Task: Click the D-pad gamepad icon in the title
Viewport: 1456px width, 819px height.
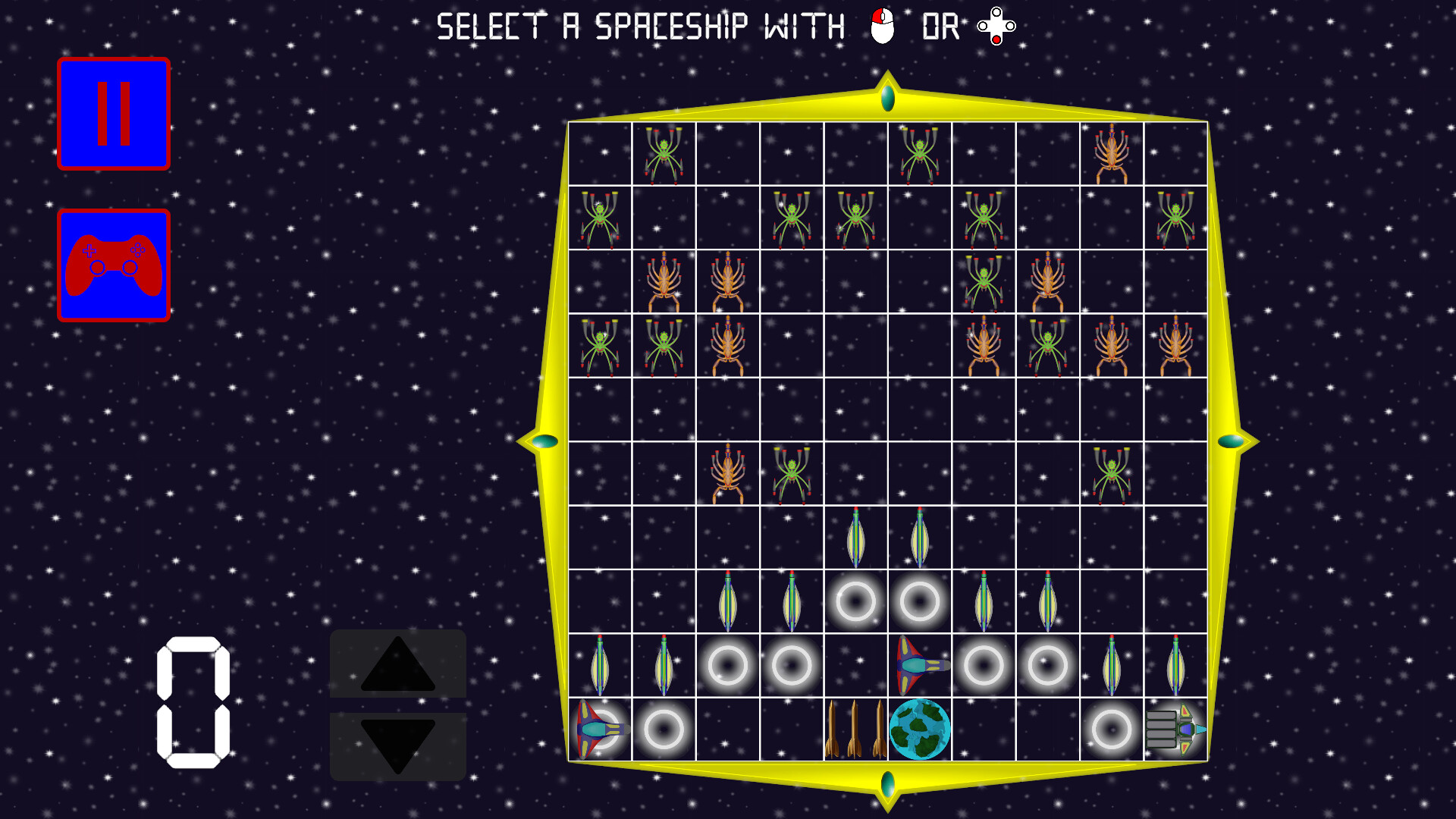Action: (993, 27)
